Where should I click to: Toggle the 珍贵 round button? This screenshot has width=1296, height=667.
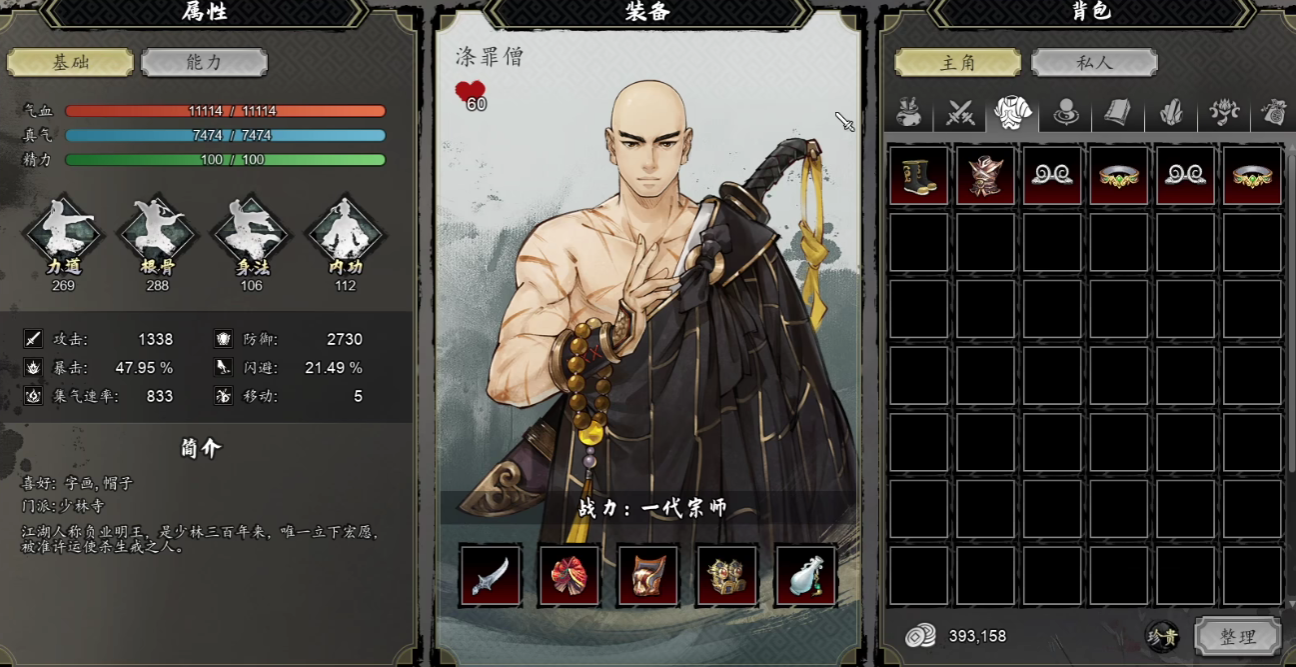1163,636
